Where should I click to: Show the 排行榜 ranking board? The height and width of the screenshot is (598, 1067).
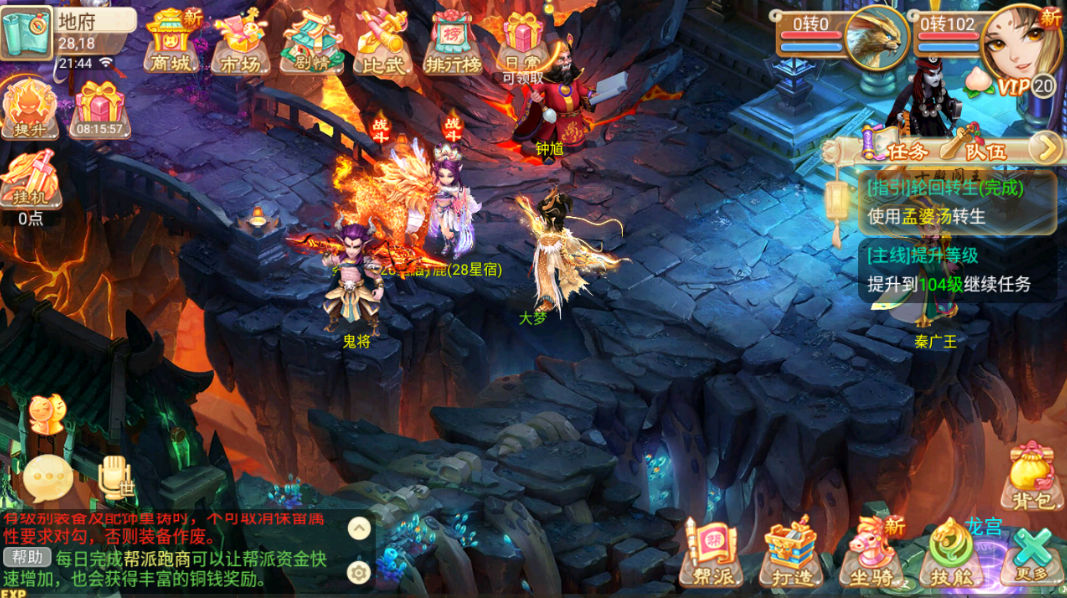click(x=453, y=42)
